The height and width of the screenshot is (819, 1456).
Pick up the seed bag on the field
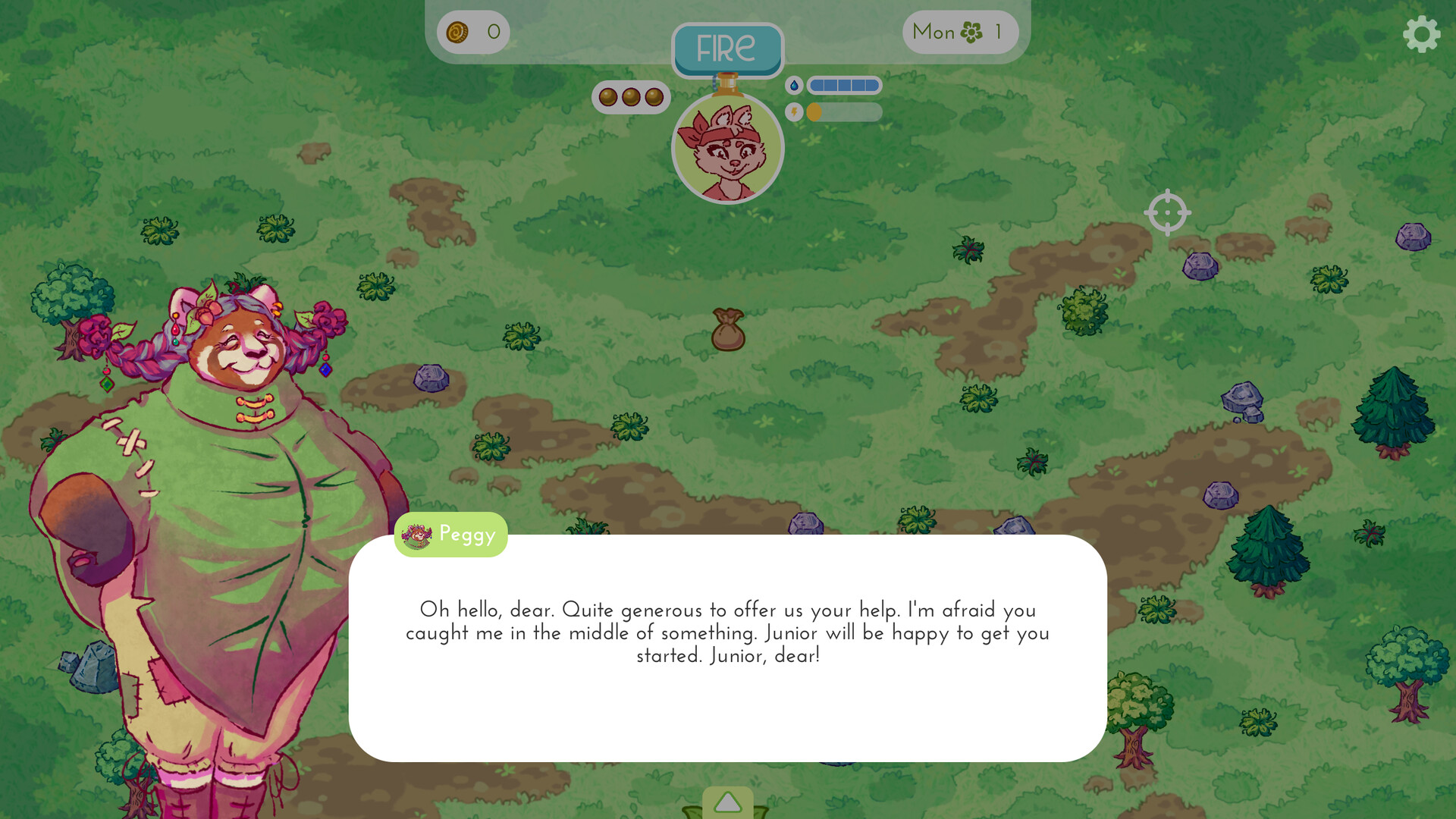pyautogui.click(x=729, y=331)
